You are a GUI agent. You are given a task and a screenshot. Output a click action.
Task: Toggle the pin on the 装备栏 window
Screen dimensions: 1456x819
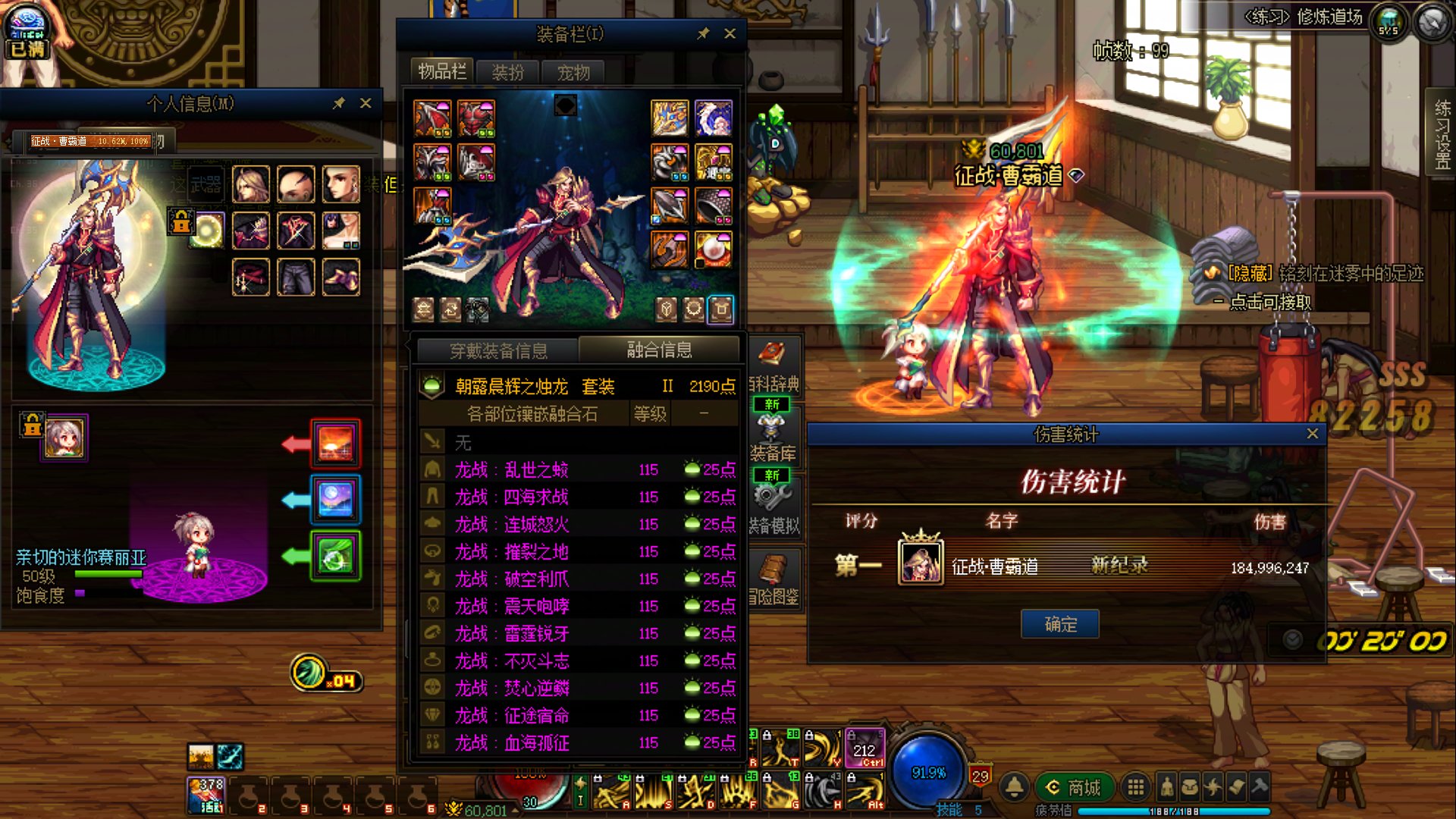(704, 33)
